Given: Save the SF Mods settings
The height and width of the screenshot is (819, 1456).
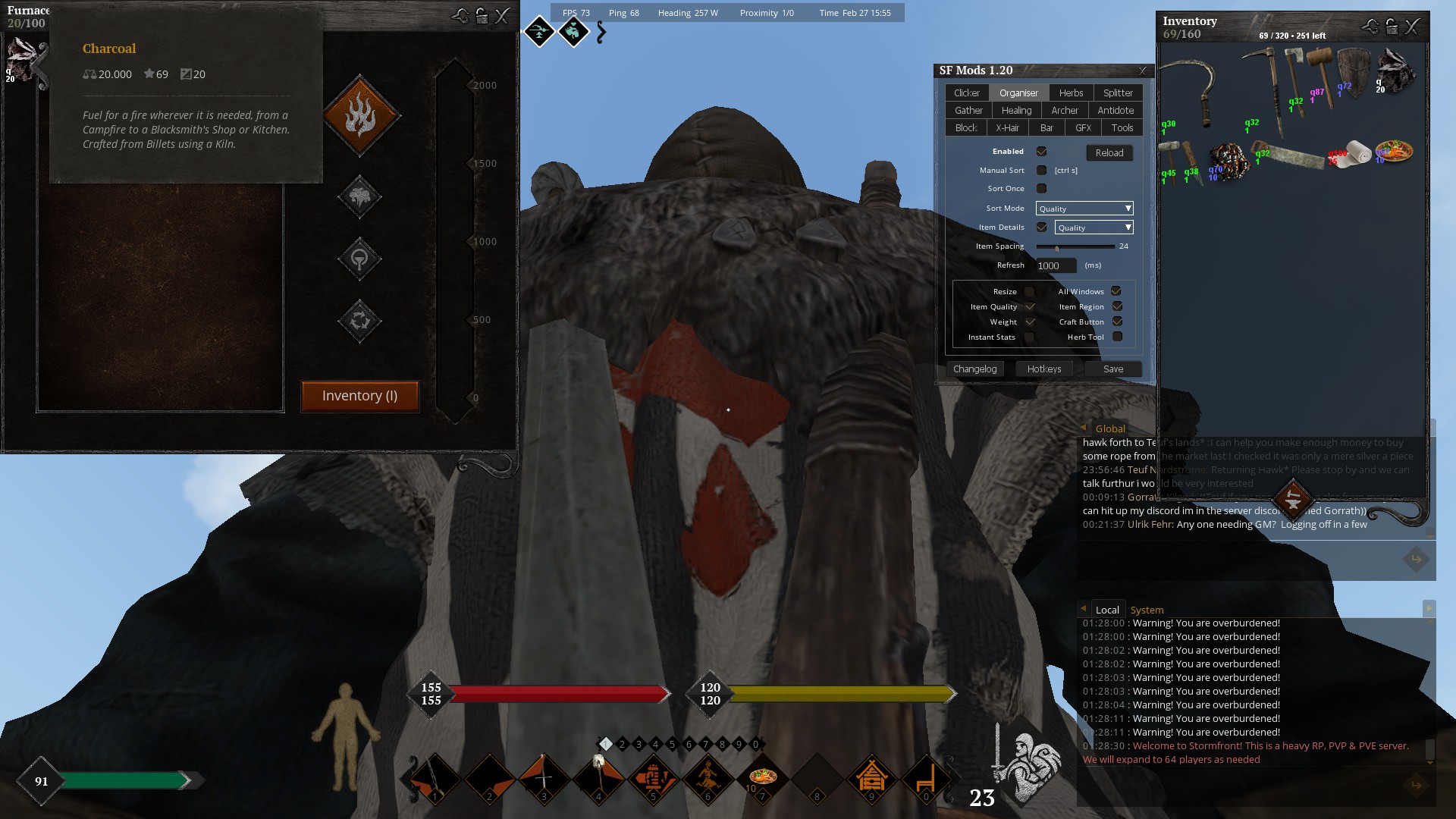Looking at the screenshot, I should click(1113, 369).
